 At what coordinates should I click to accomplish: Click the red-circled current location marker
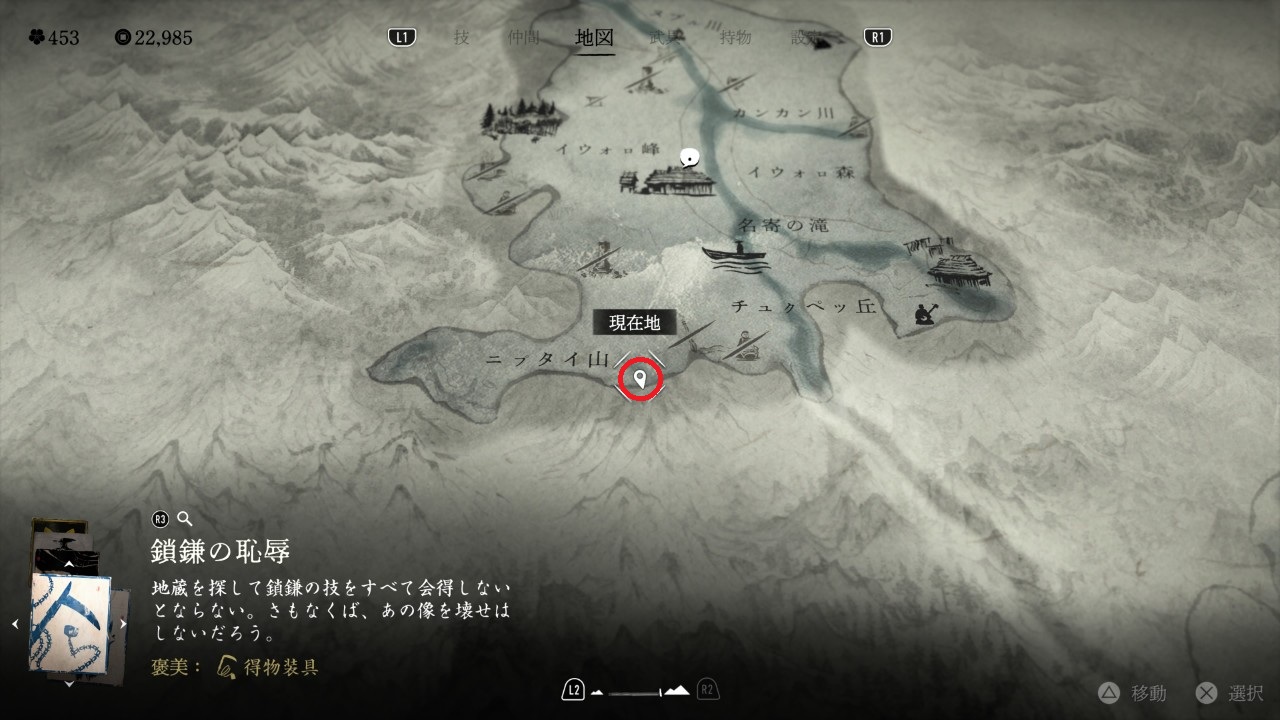pos(640,379)
